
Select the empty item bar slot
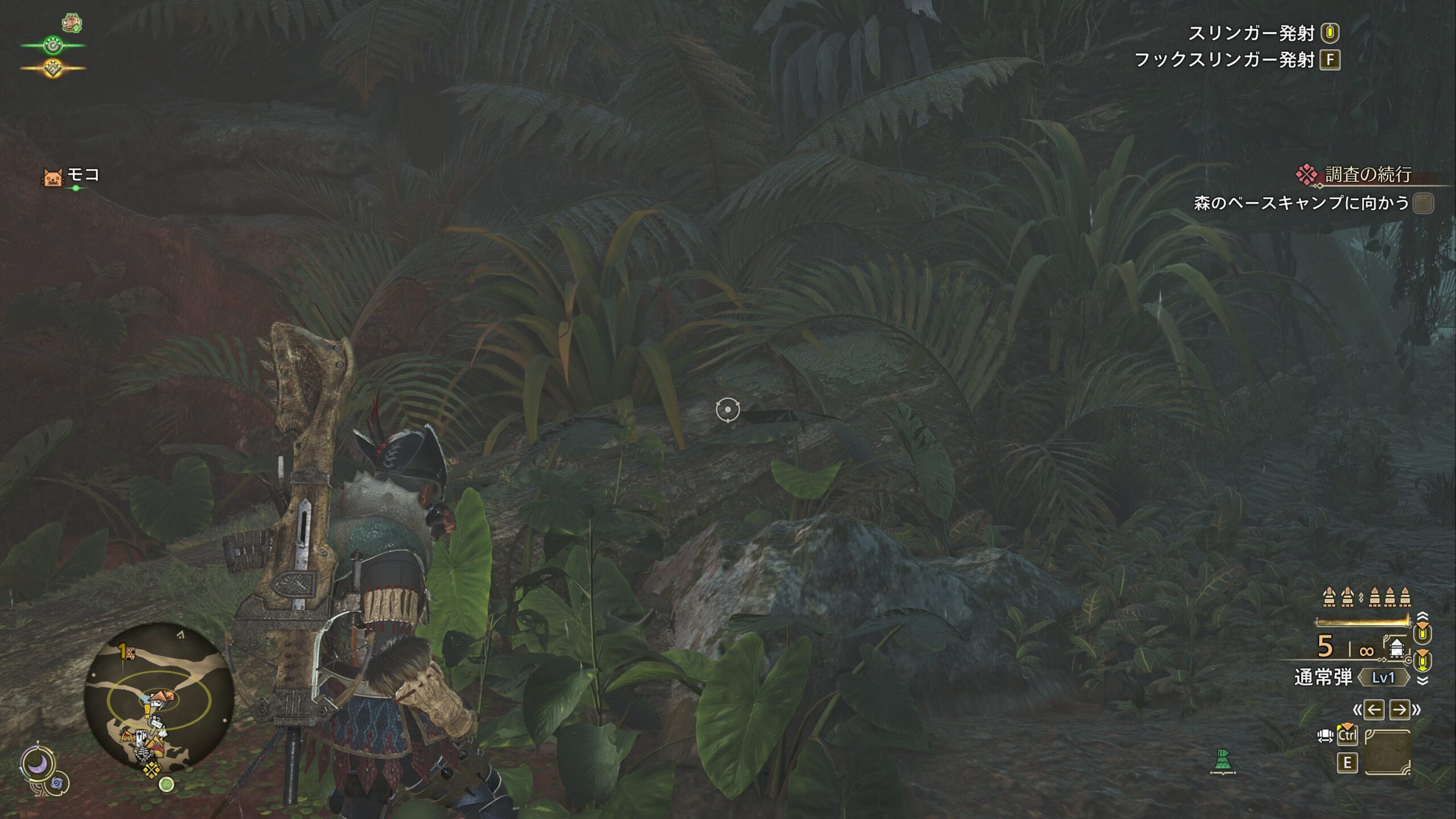(x=1387, y=752)
